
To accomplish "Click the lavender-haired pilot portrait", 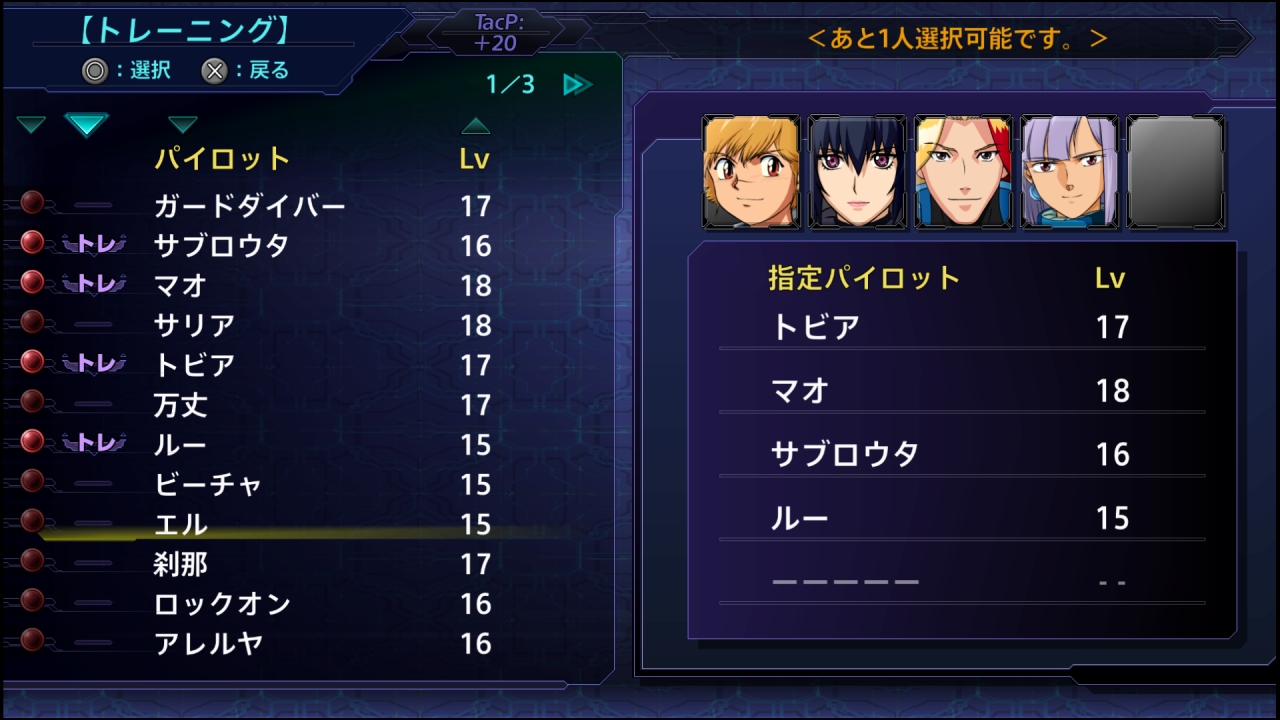I will click(x=1069, y=172).
